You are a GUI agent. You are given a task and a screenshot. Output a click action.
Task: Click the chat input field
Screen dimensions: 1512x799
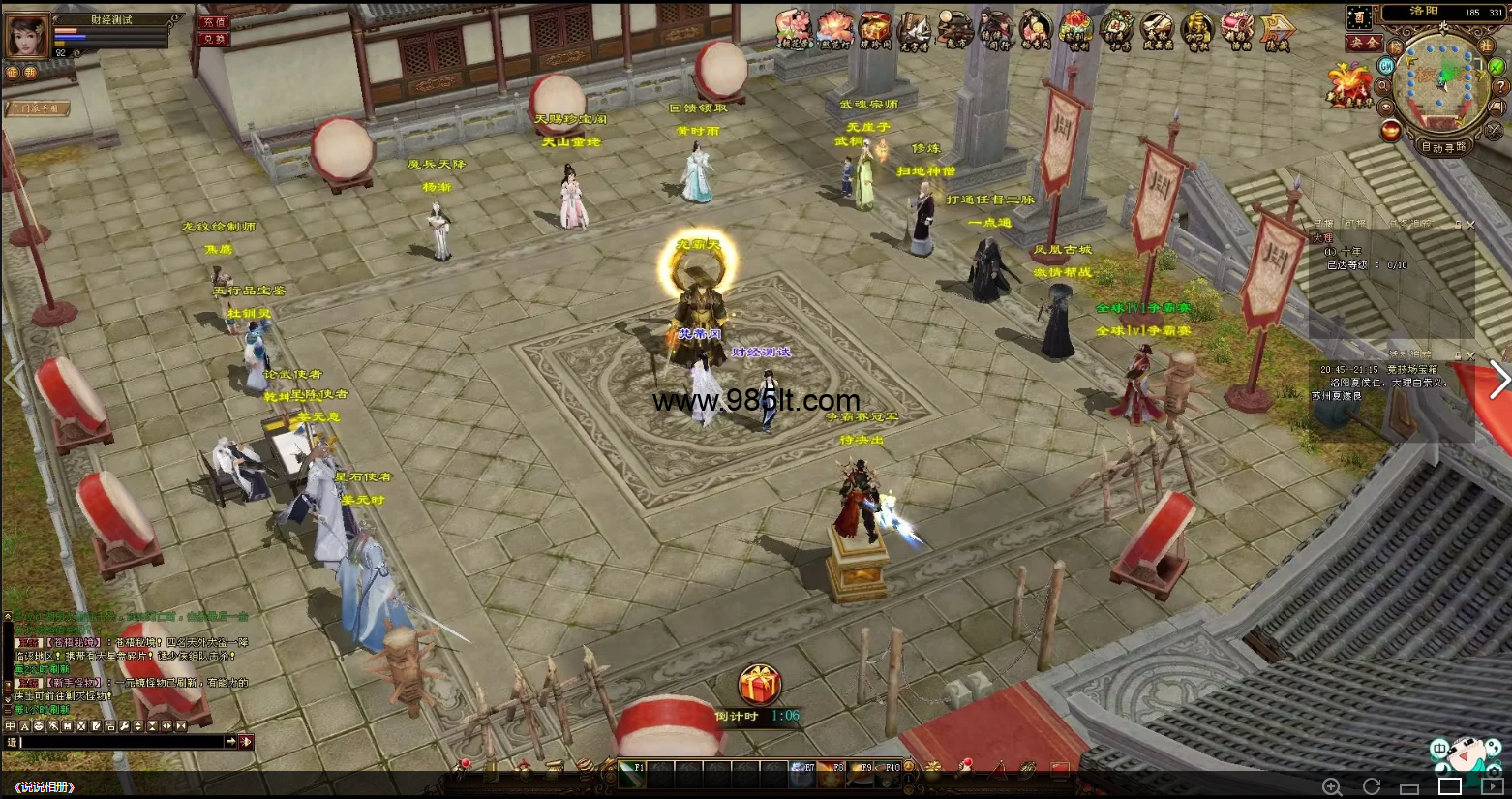[x=121, y=742]
